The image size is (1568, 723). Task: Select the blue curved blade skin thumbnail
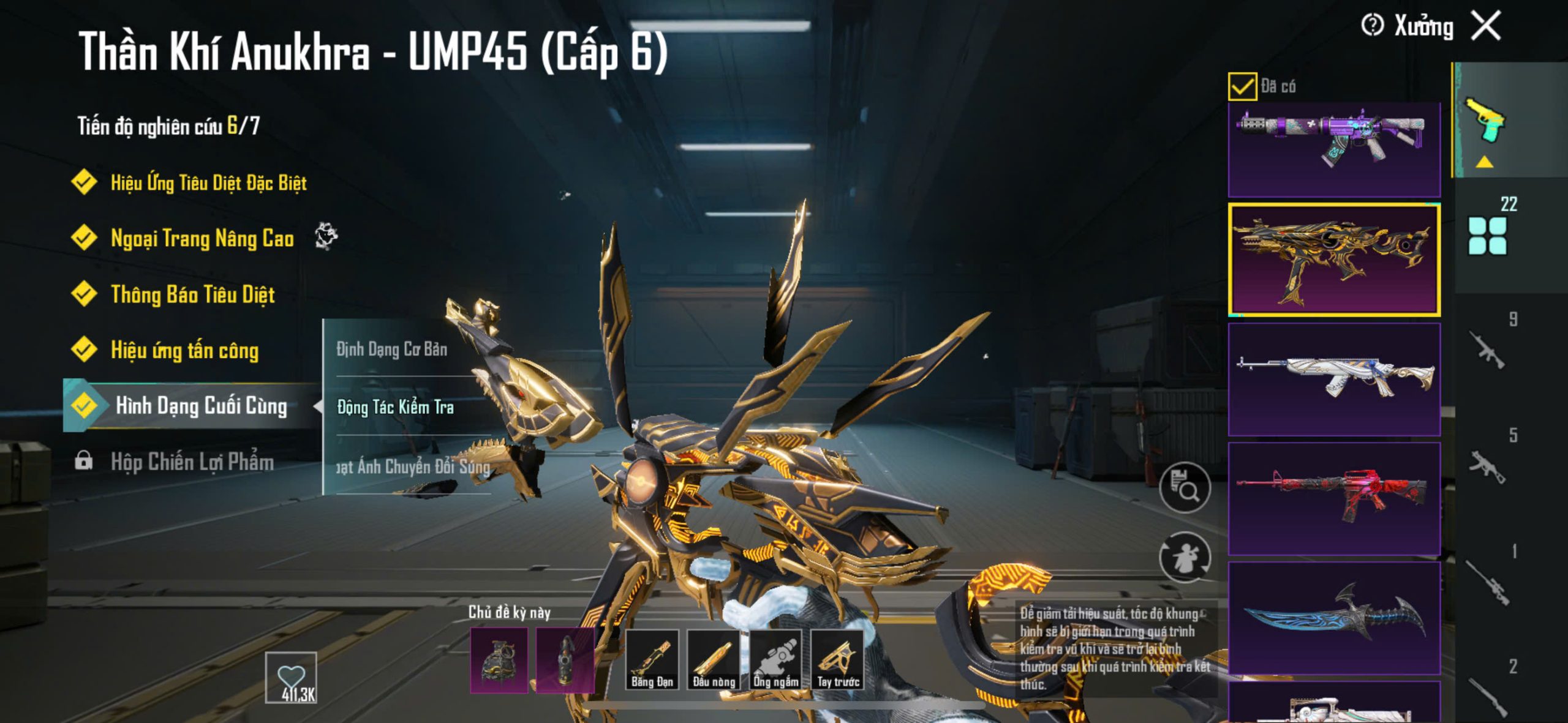pyautogui.click(x=1334, y=617)
